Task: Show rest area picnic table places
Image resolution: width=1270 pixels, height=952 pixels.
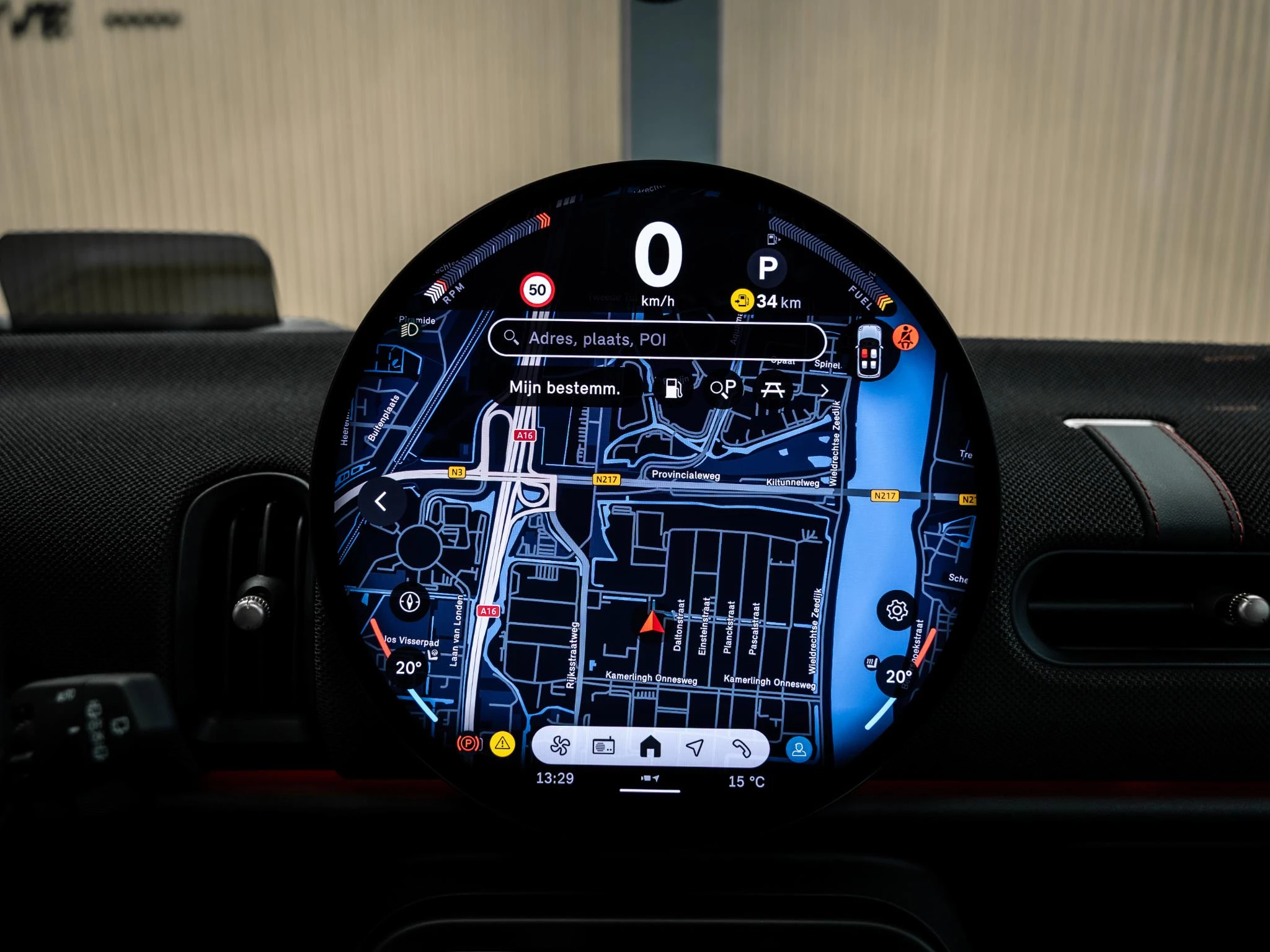Action: (773, 389)
